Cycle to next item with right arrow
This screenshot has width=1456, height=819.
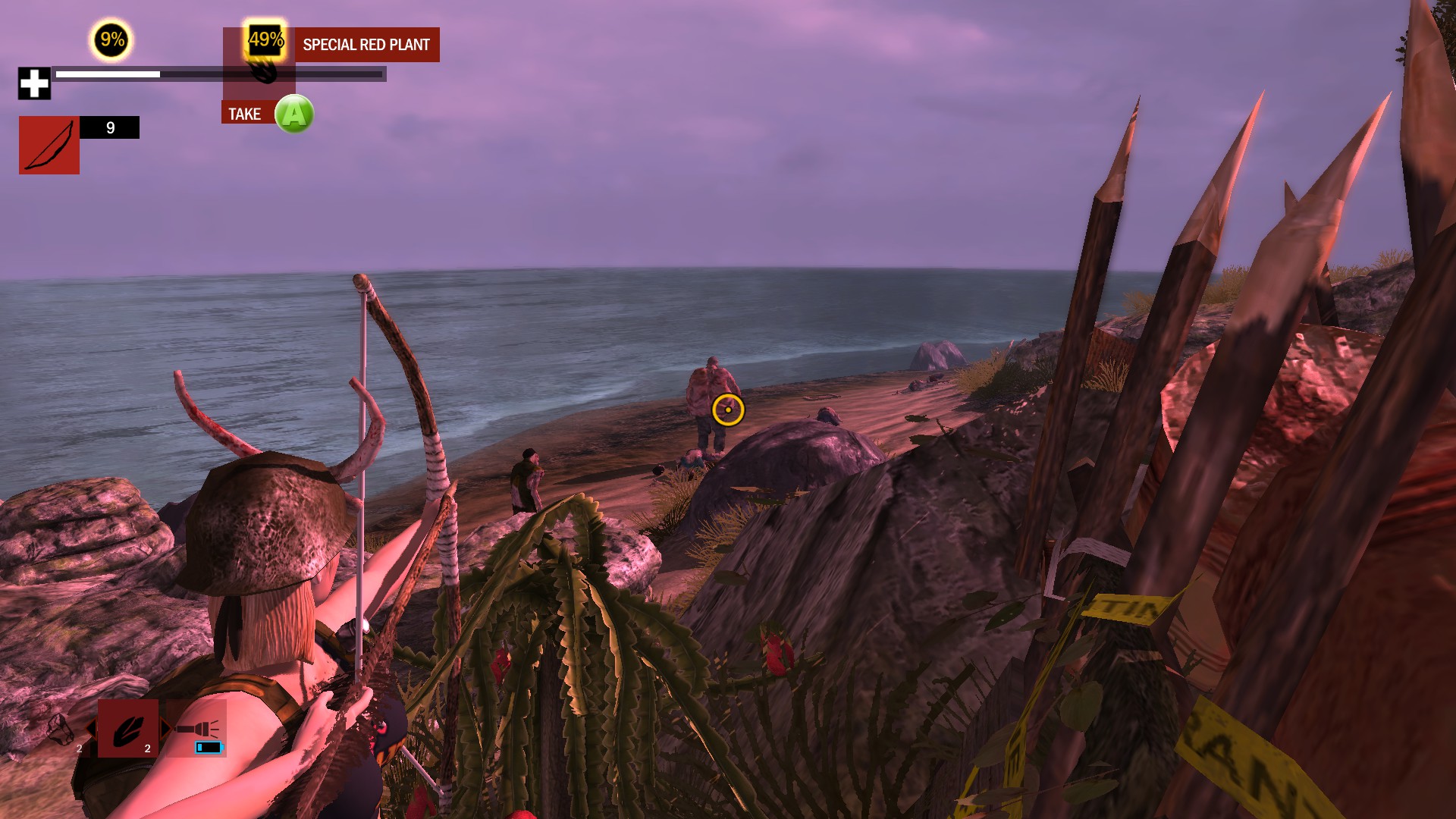pos(166,728)
